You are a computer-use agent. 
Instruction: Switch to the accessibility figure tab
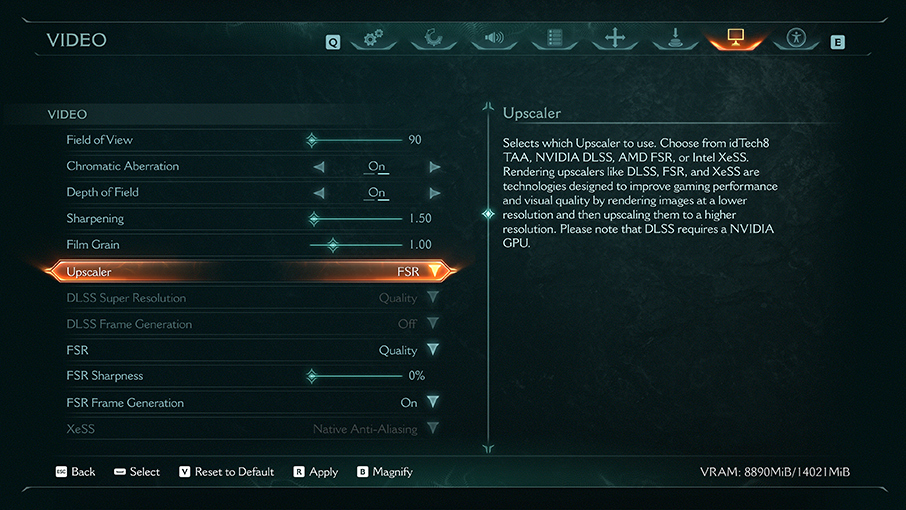796,39
